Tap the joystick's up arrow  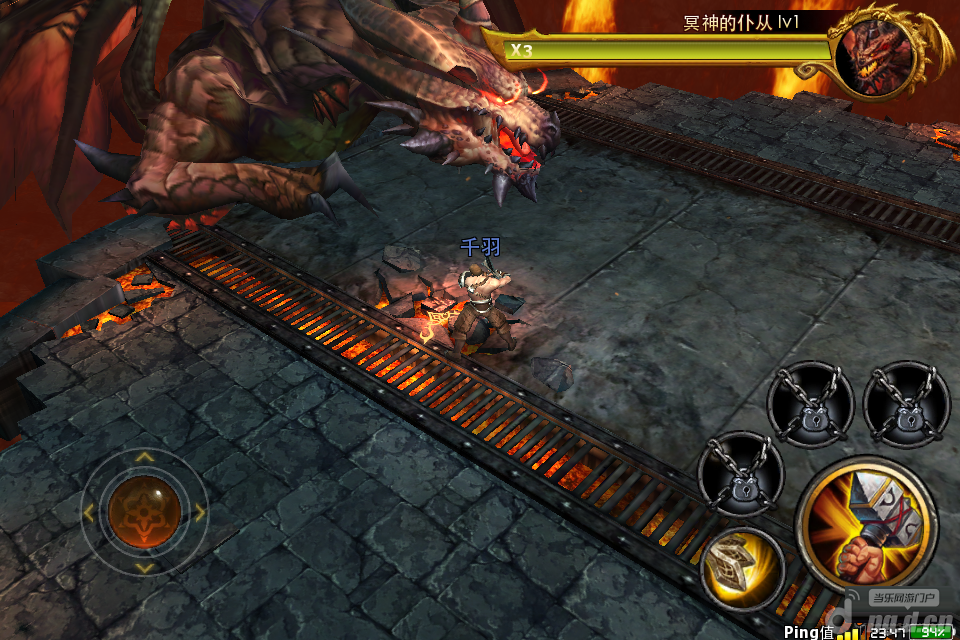pos(145,458)
